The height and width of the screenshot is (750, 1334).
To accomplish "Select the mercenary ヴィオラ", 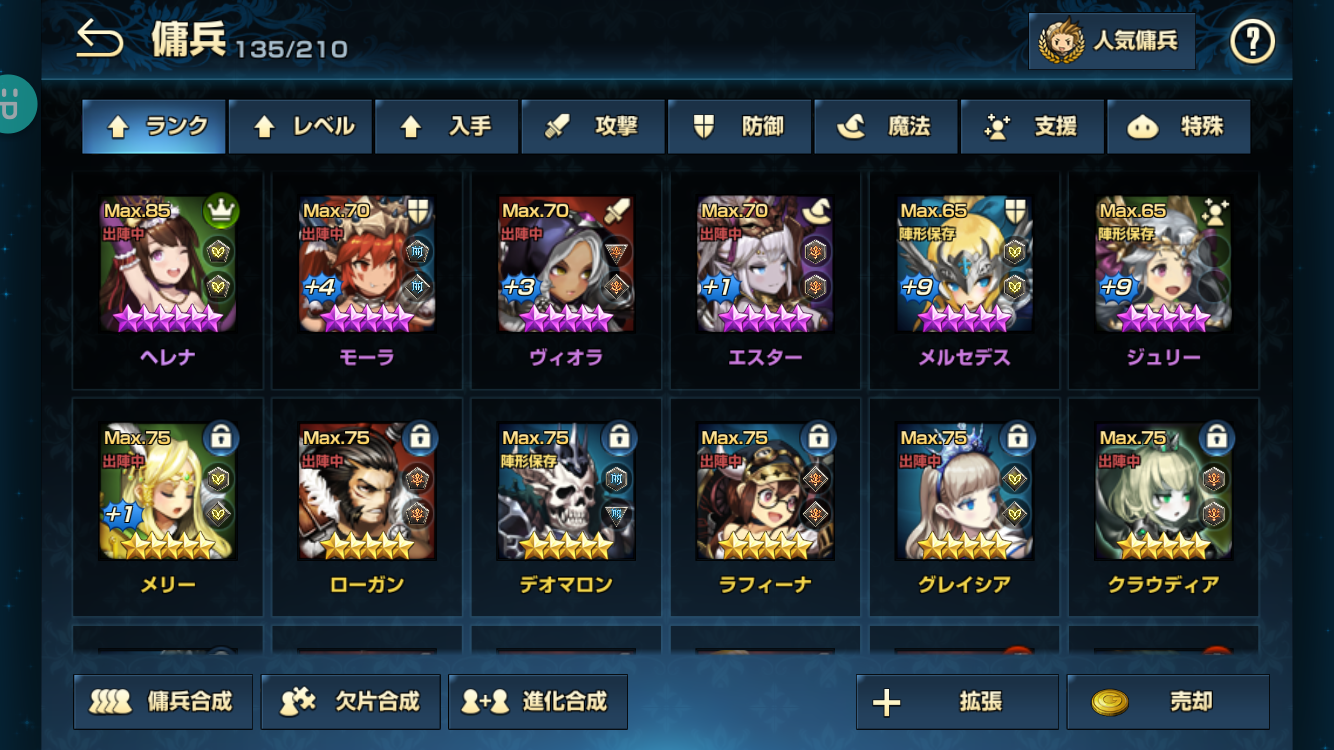I will (566, 265).
